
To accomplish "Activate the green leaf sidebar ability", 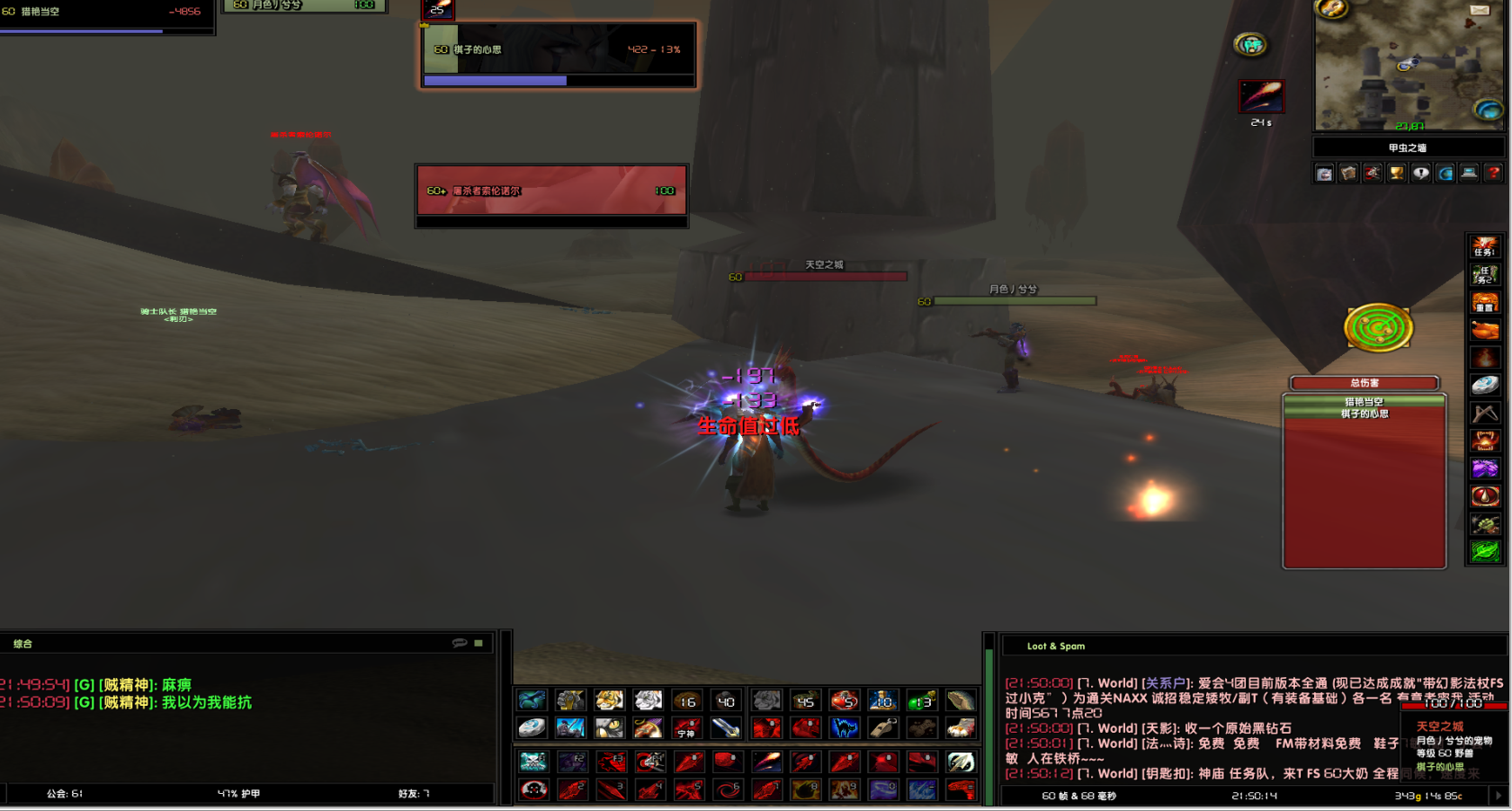I will 1484,551.
